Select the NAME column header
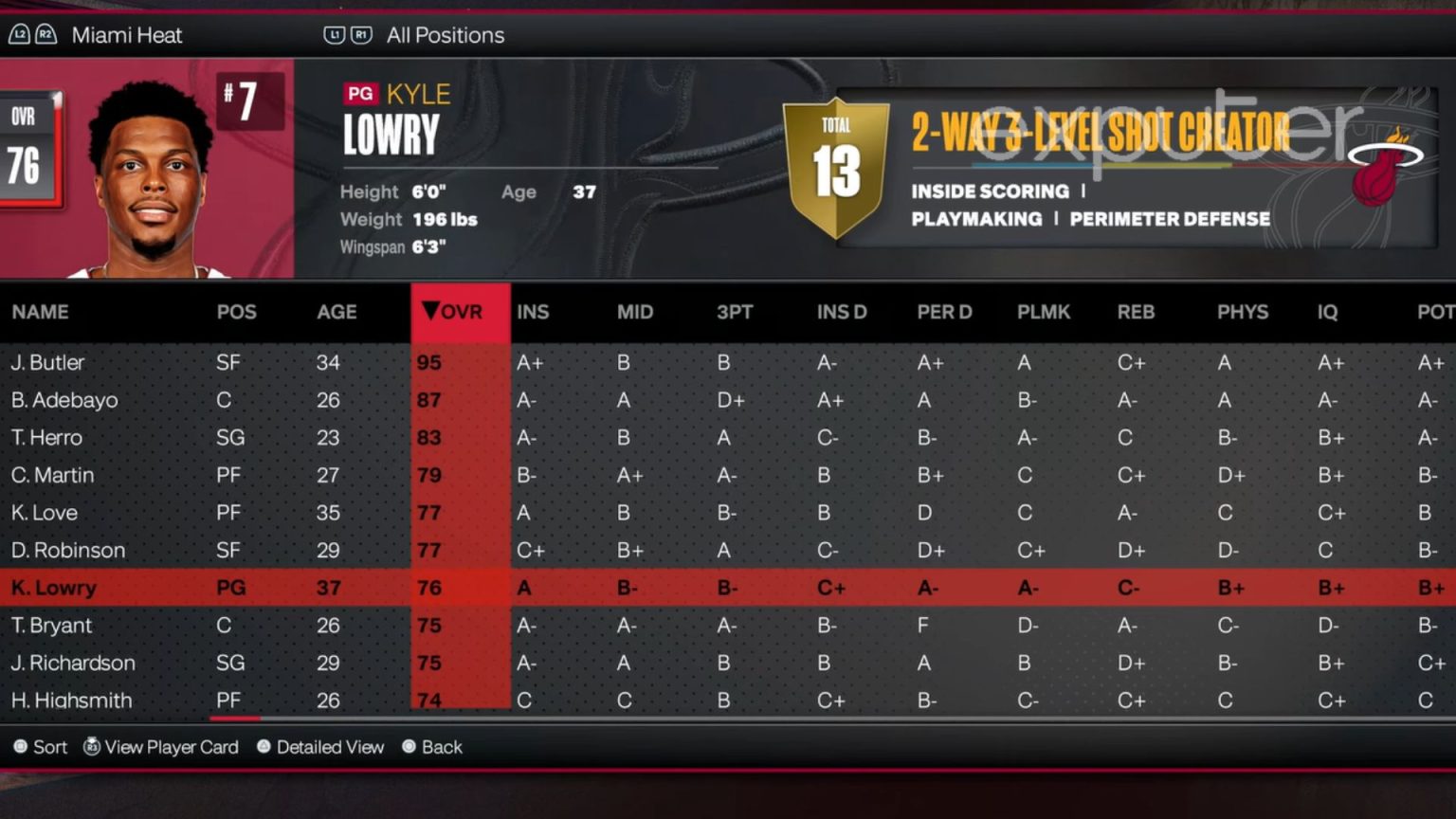Screen dimensions: 1456x819 coord(41,311)
